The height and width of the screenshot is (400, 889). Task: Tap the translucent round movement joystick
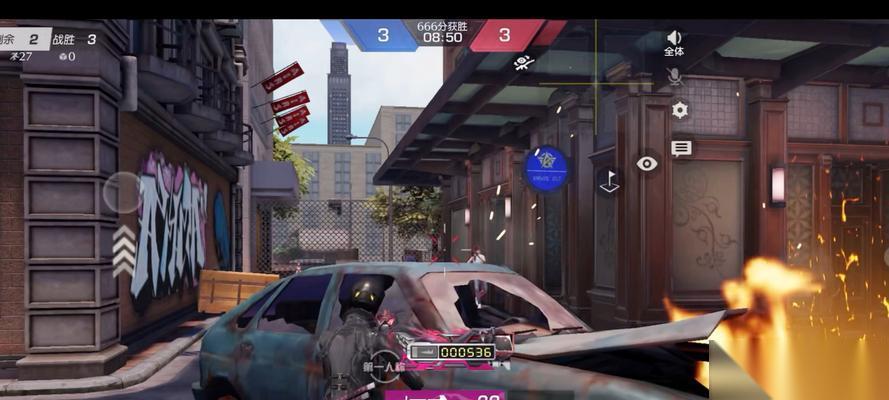click(123, 192)
